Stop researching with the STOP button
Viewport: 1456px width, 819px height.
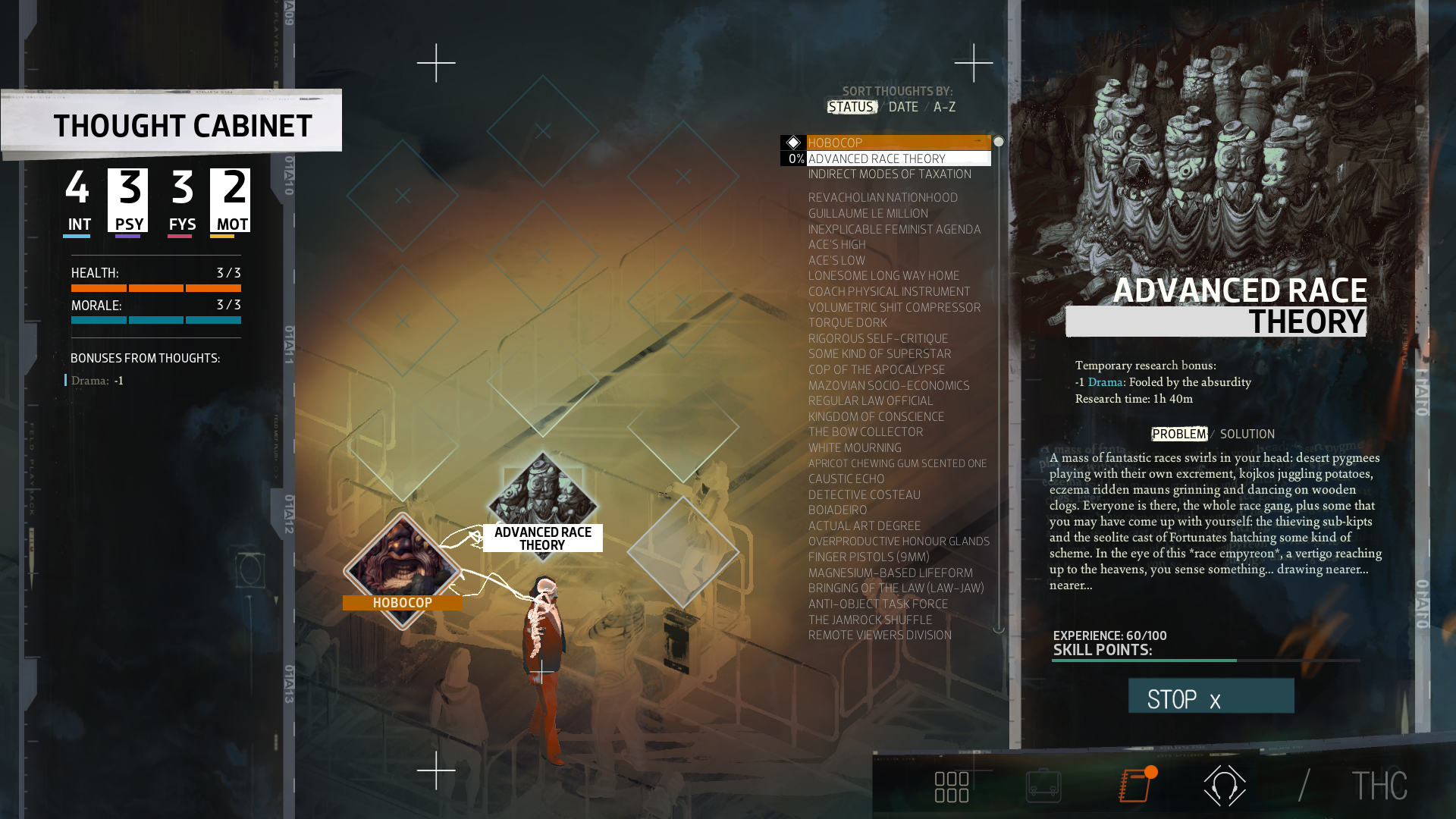point(1210,697)
